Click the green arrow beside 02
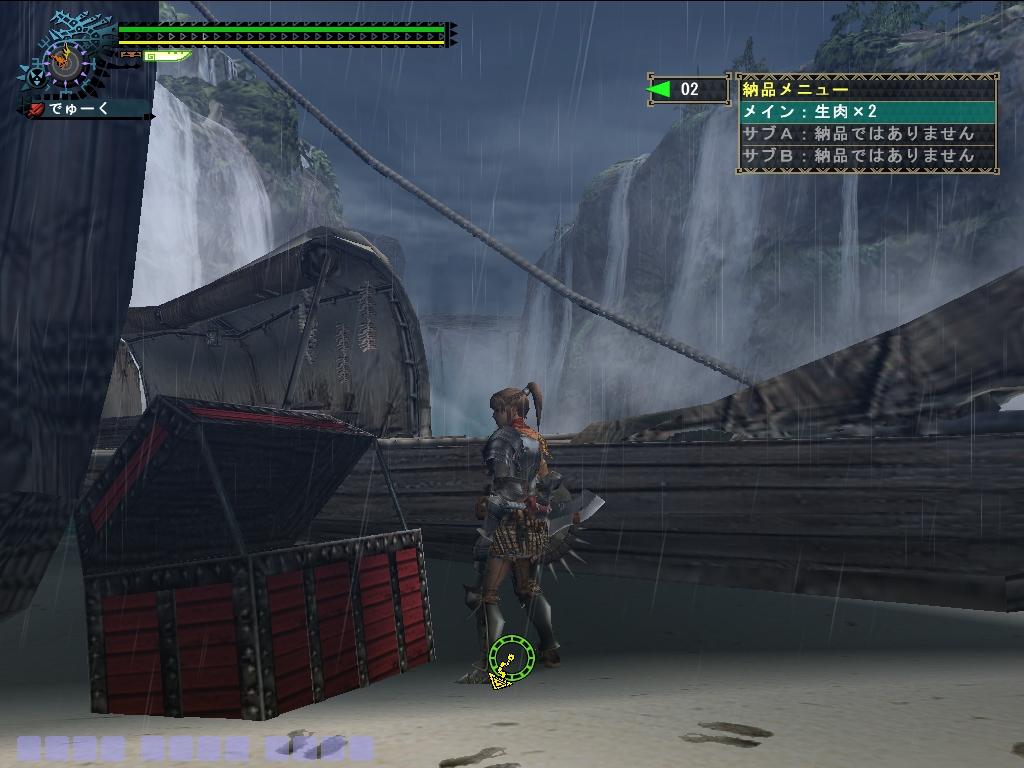Viewport: 1024px width, 768px height. pyautogui.click(x=659, y=90)
